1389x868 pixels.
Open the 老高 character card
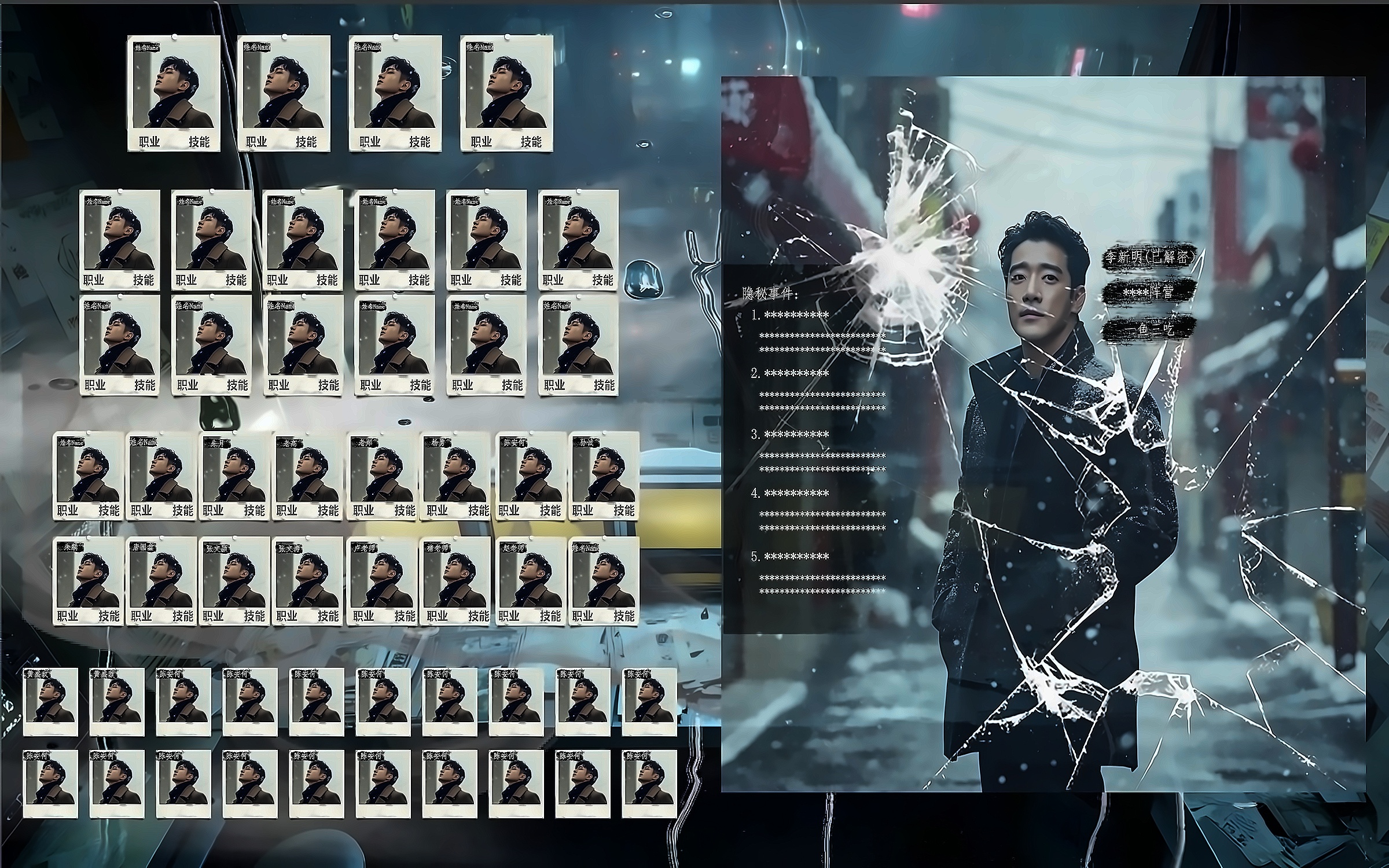[307, 476]
